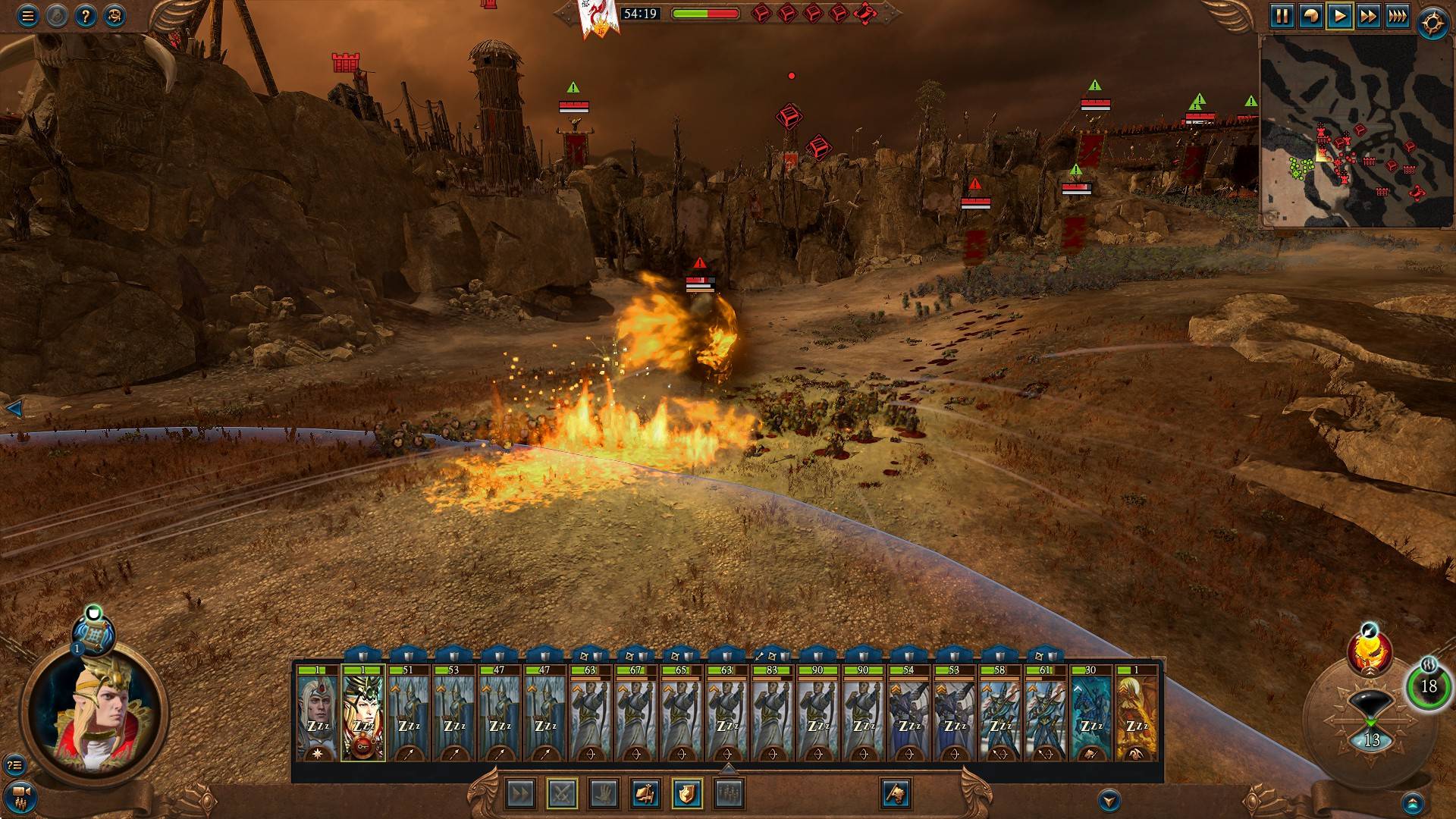1456x819 pixels.
Task: Toggle guard mode shield button
Action: [687, 794]
